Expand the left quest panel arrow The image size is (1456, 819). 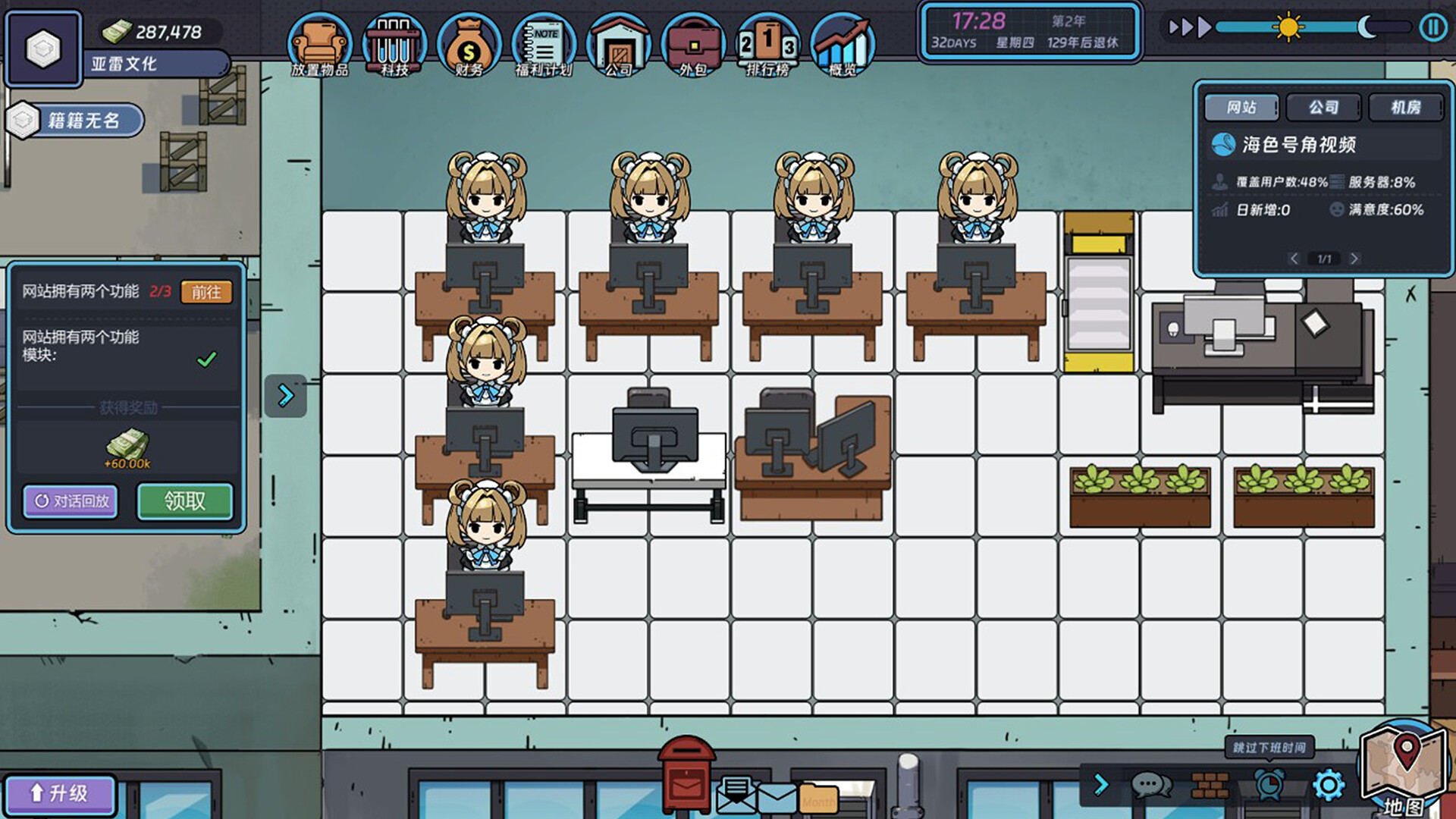tap(284, 395)
